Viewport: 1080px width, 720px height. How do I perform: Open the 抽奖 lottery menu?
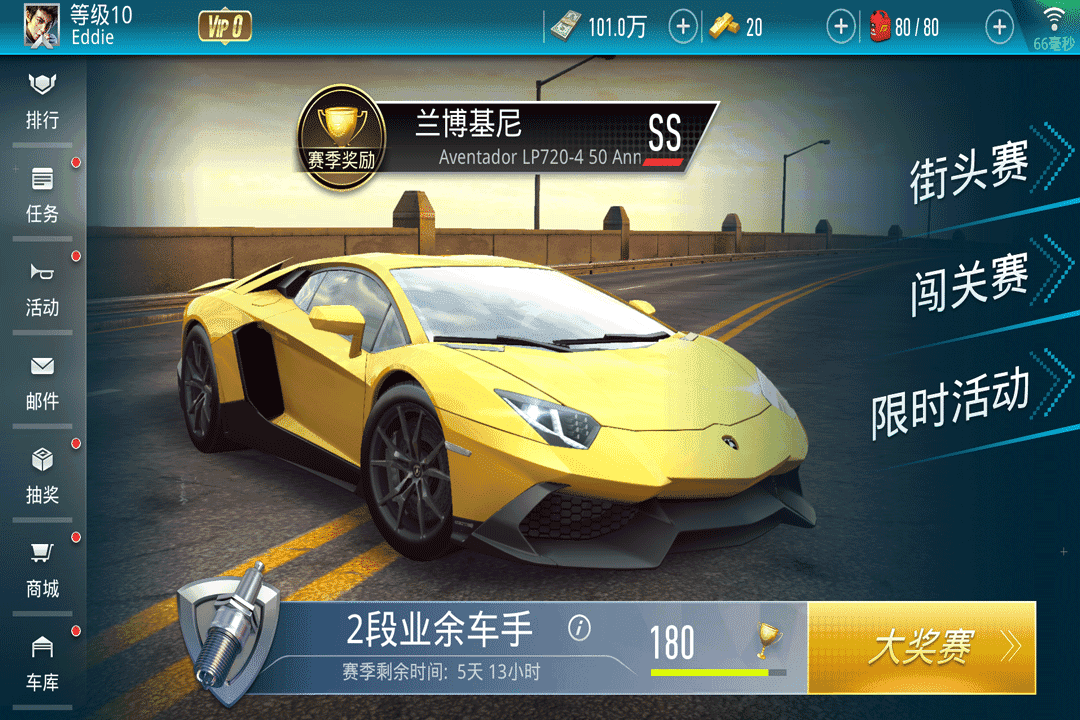pos(42,476)
